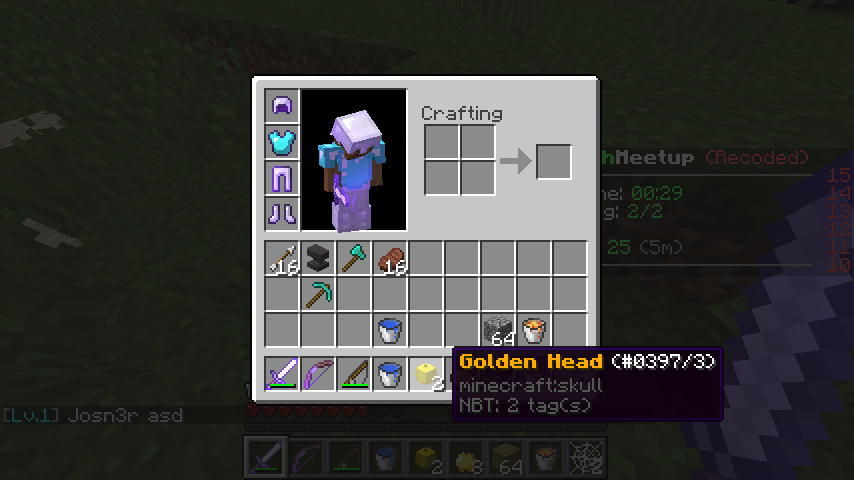Select the diamond helmet armor slot
The image size is (854, 480).
coord(282,107)
